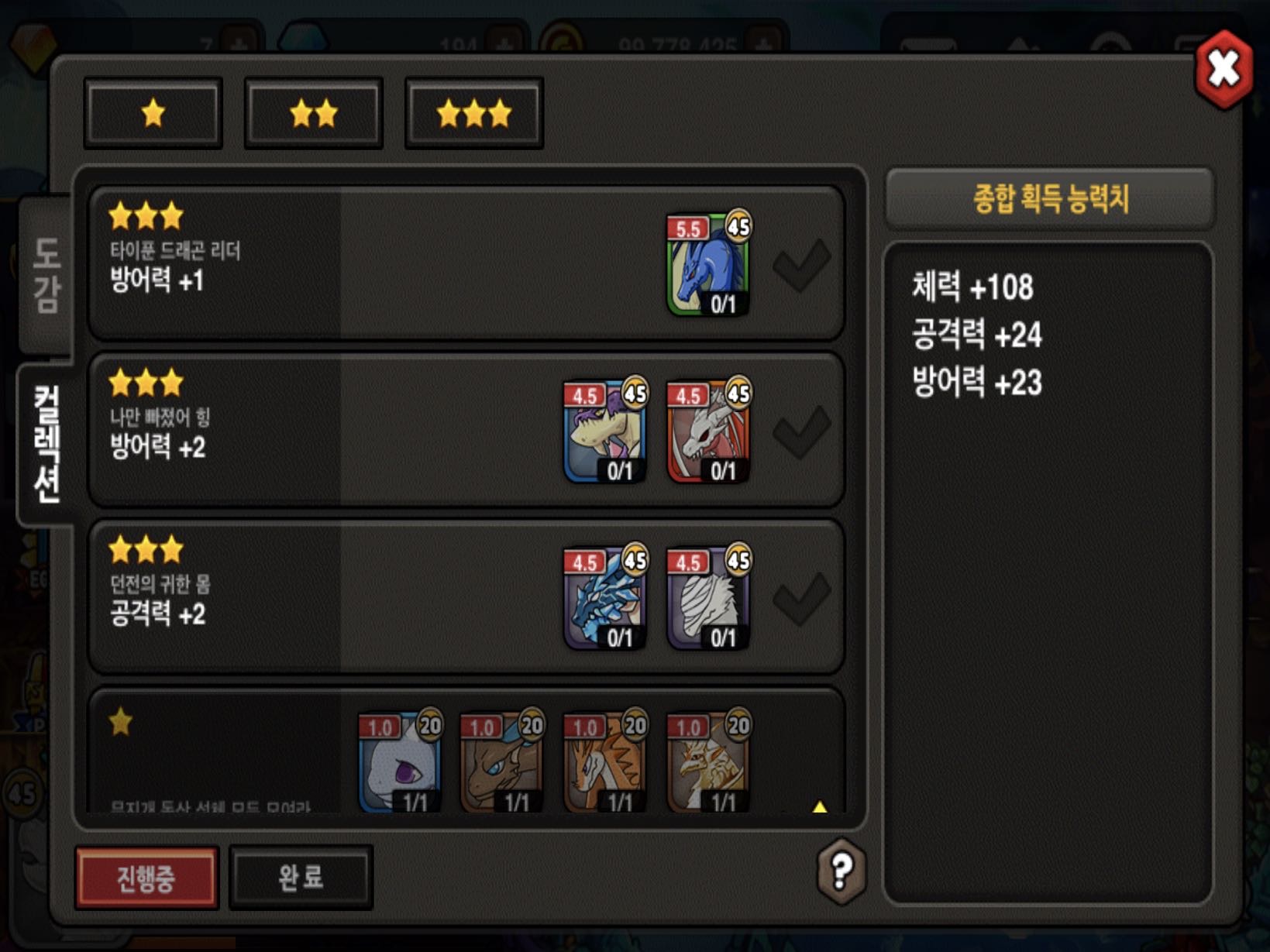
Task: Select the orange striped dragon card
Action: point(605,763)
